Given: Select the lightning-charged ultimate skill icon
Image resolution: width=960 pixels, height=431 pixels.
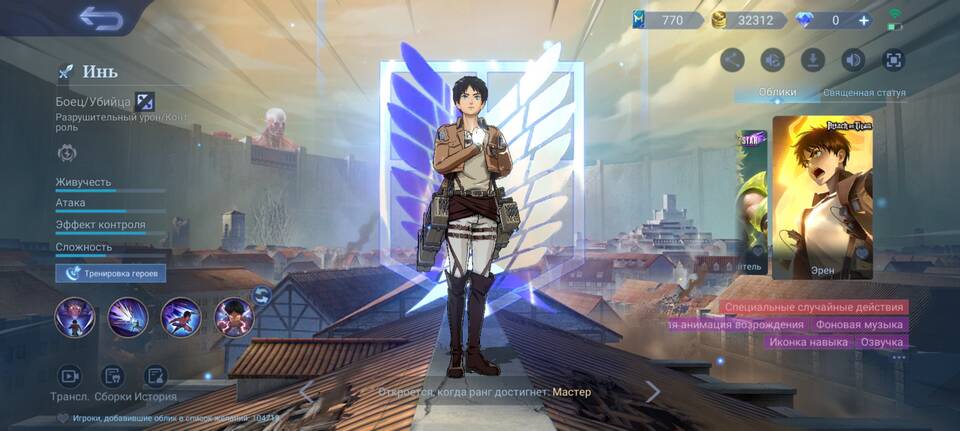Looking at the screenshot, I should [x=234, y=318].
